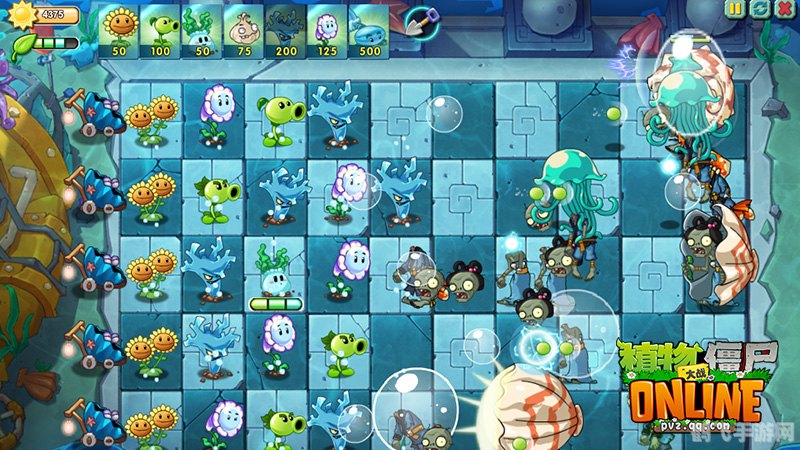The height and width of the screenshot is (450, 800).
Task: Choose the dark coral seed packet costing 200
Action: [x=286, y=29]
